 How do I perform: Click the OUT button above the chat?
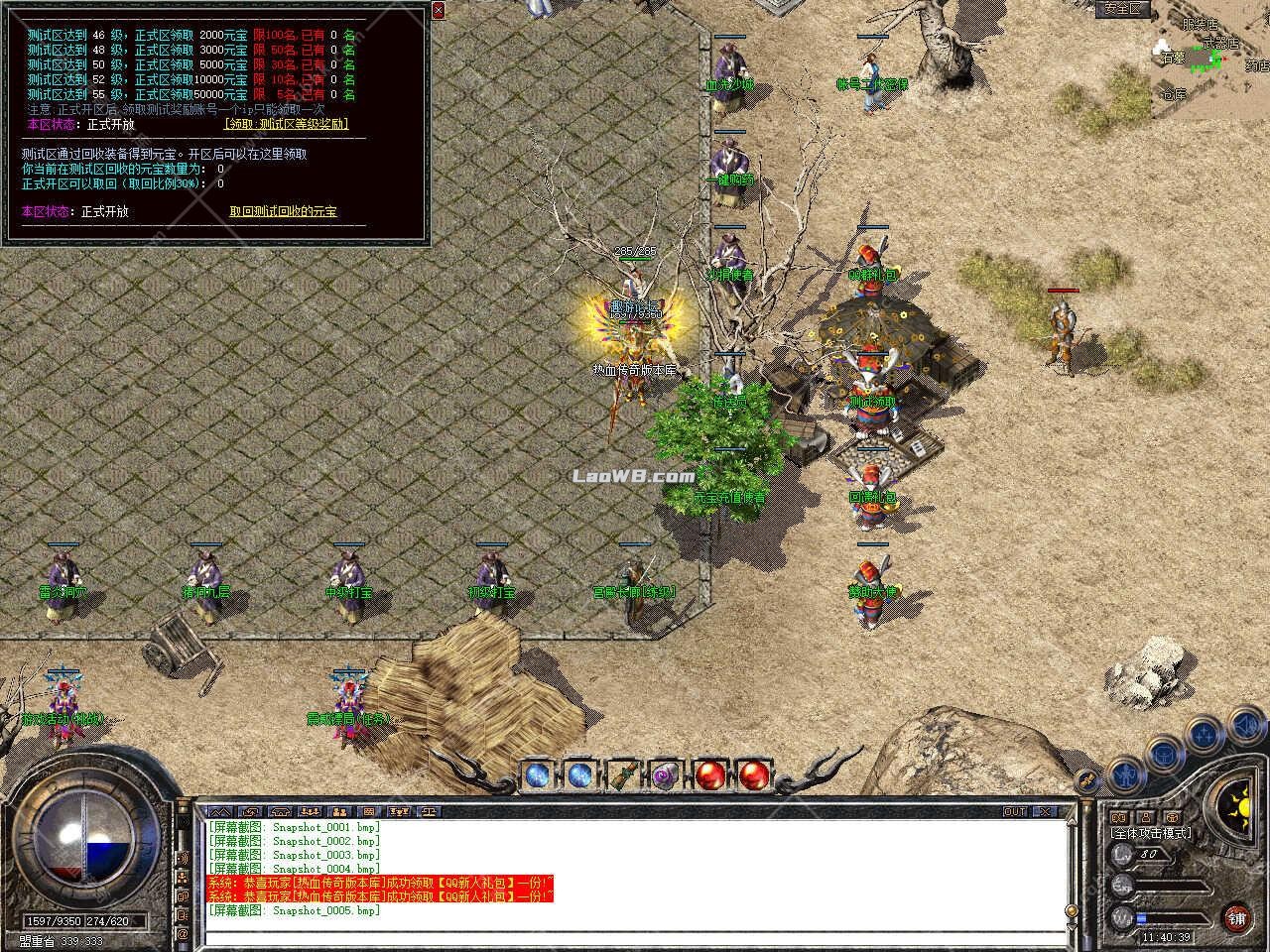tap(1015, 811)
